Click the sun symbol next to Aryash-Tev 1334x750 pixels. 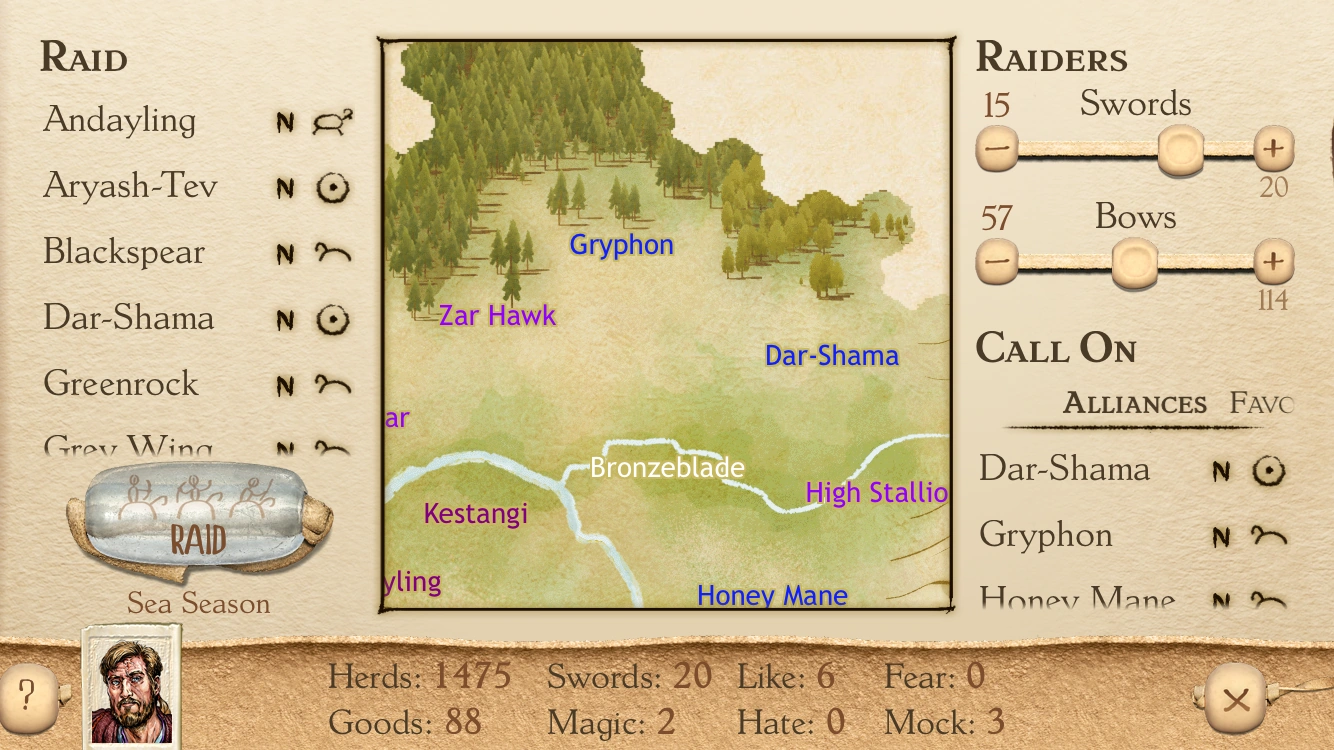point(331,186)
